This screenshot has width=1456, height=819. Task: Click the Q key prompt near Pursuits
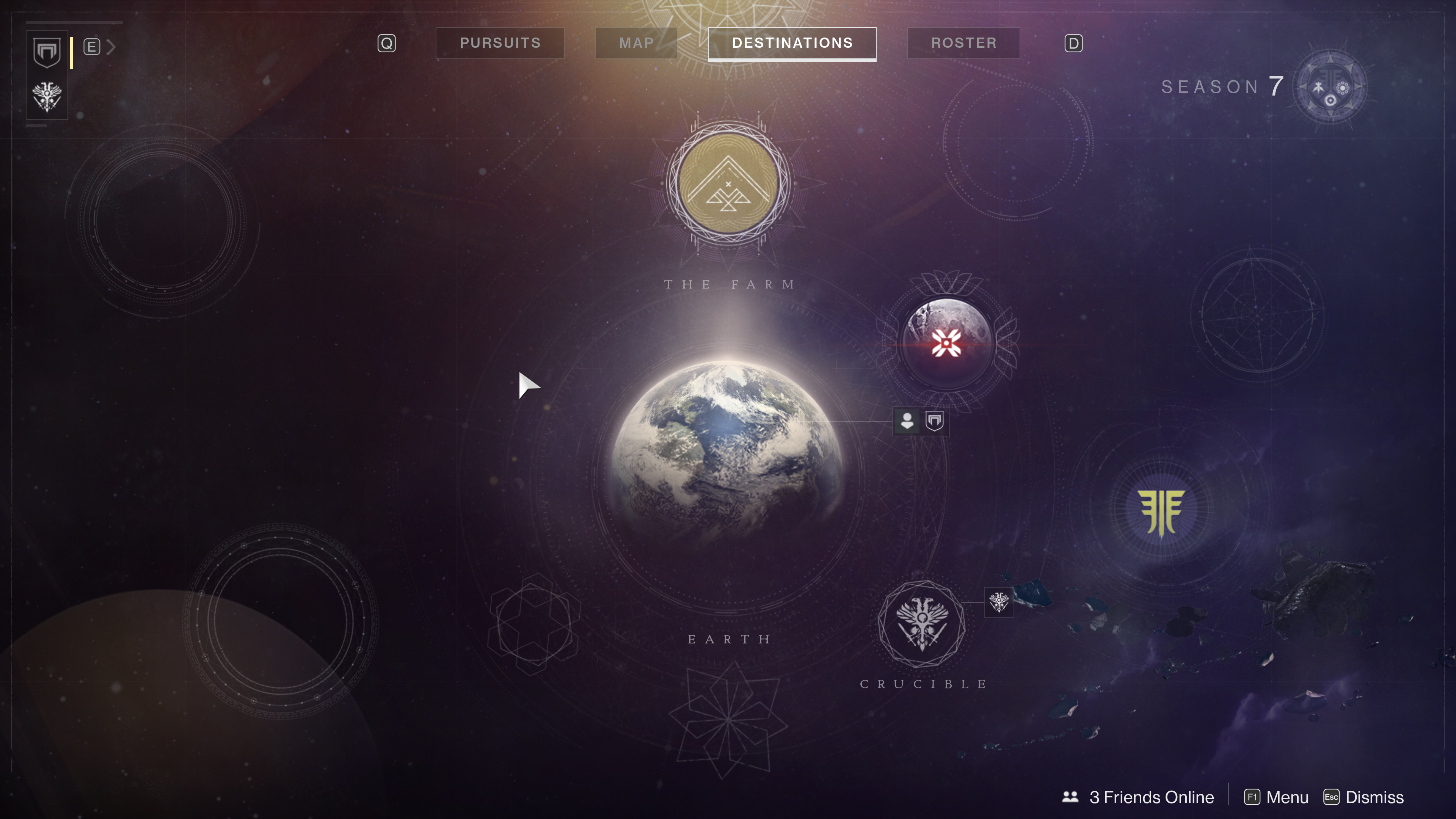(x=387, y=42)
